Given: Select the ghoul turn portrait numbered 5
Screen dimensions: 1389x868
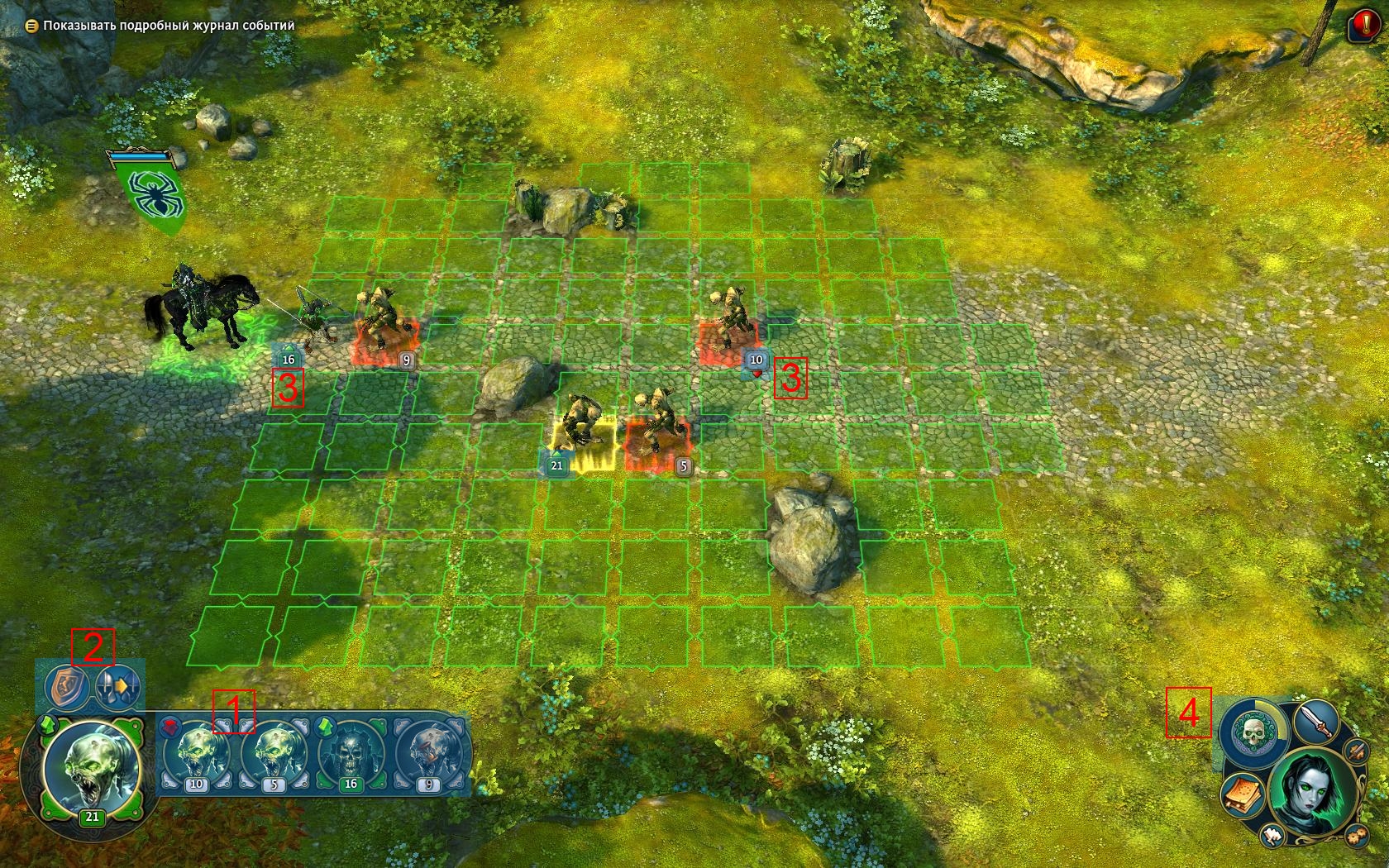Looking at the screenshot, I should 274,754.
